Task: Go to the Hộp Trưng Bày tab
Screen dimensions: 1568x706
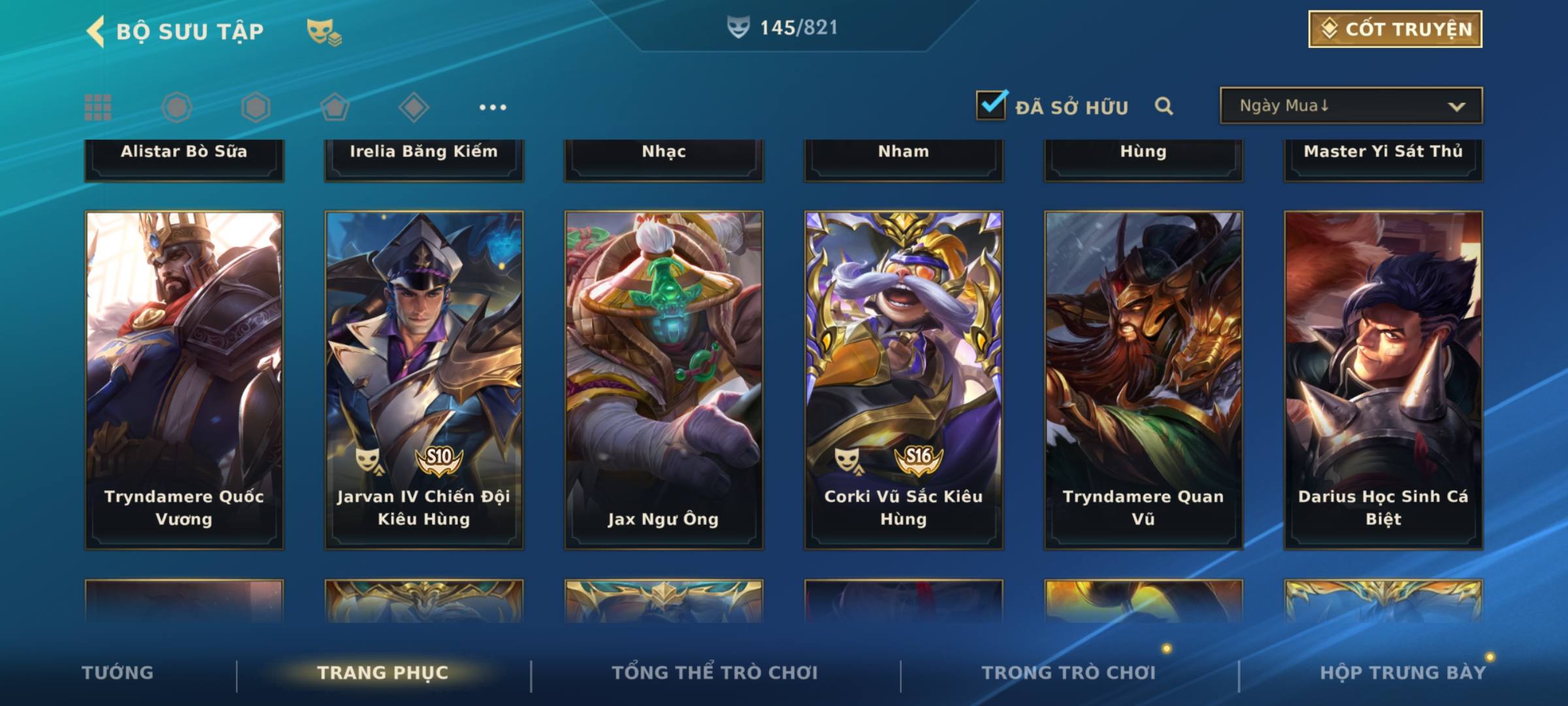Action: (x=1403, y=673)
